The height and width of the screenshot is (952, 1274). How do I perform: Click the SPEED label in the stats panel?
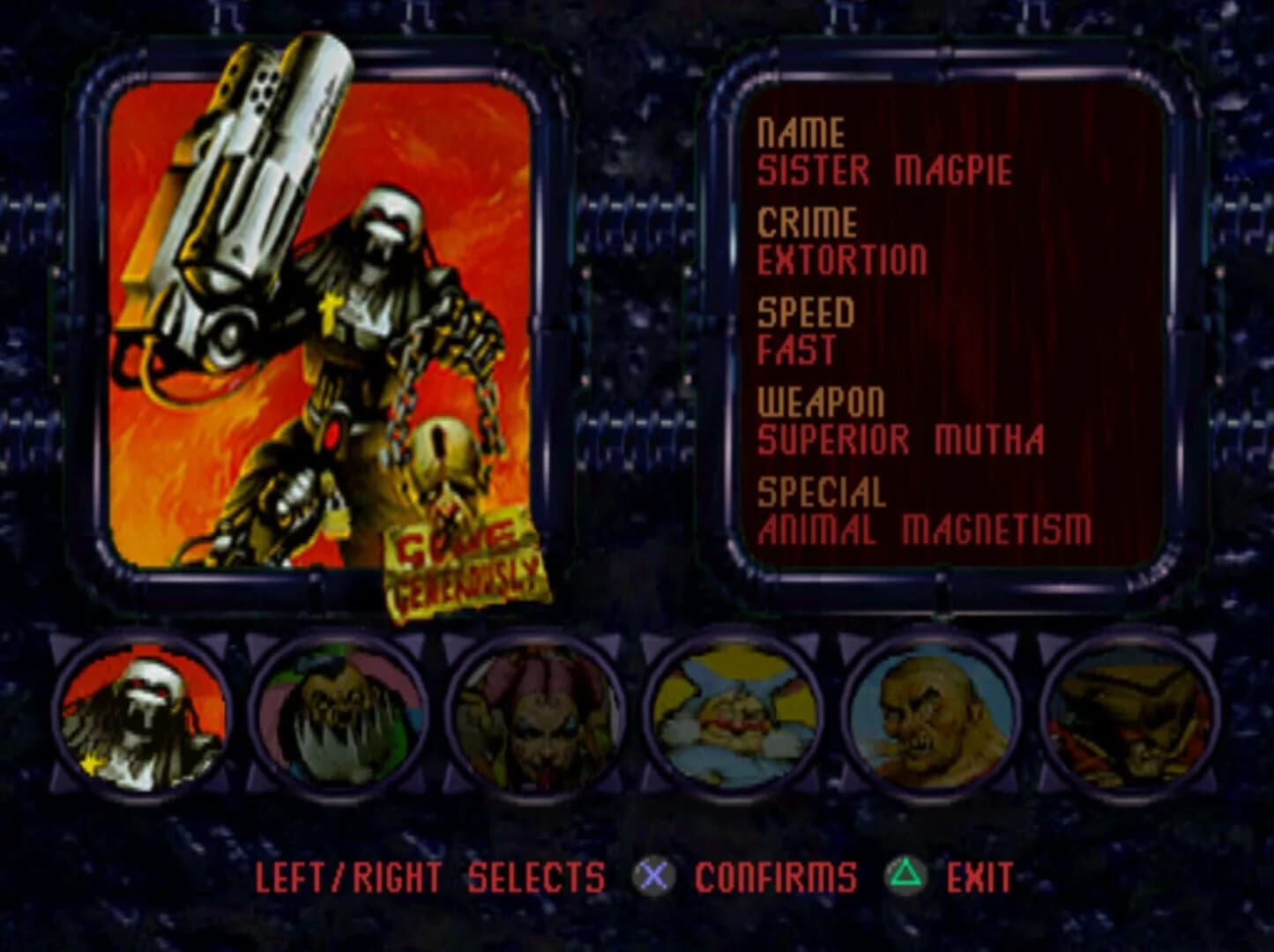808,310
